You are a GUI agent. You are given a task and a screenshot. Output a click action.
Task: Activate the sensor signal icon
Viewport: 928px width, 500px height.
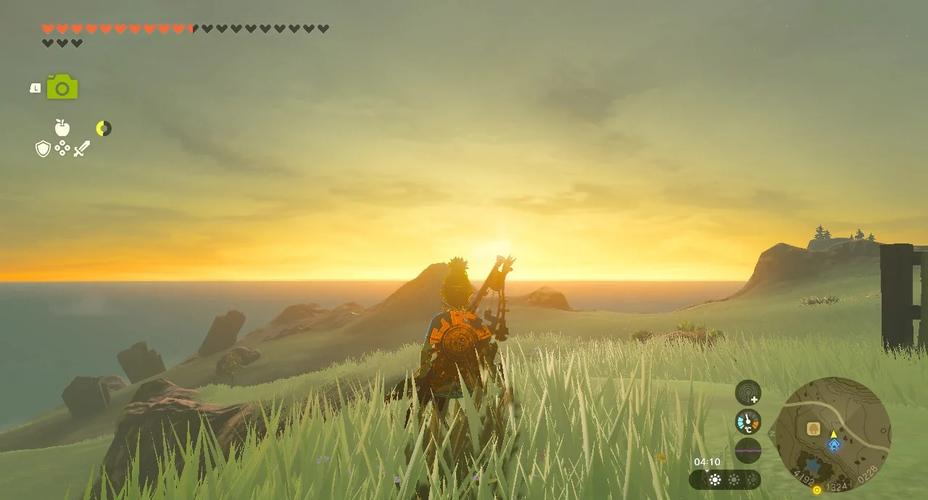(x=748, y=392)
